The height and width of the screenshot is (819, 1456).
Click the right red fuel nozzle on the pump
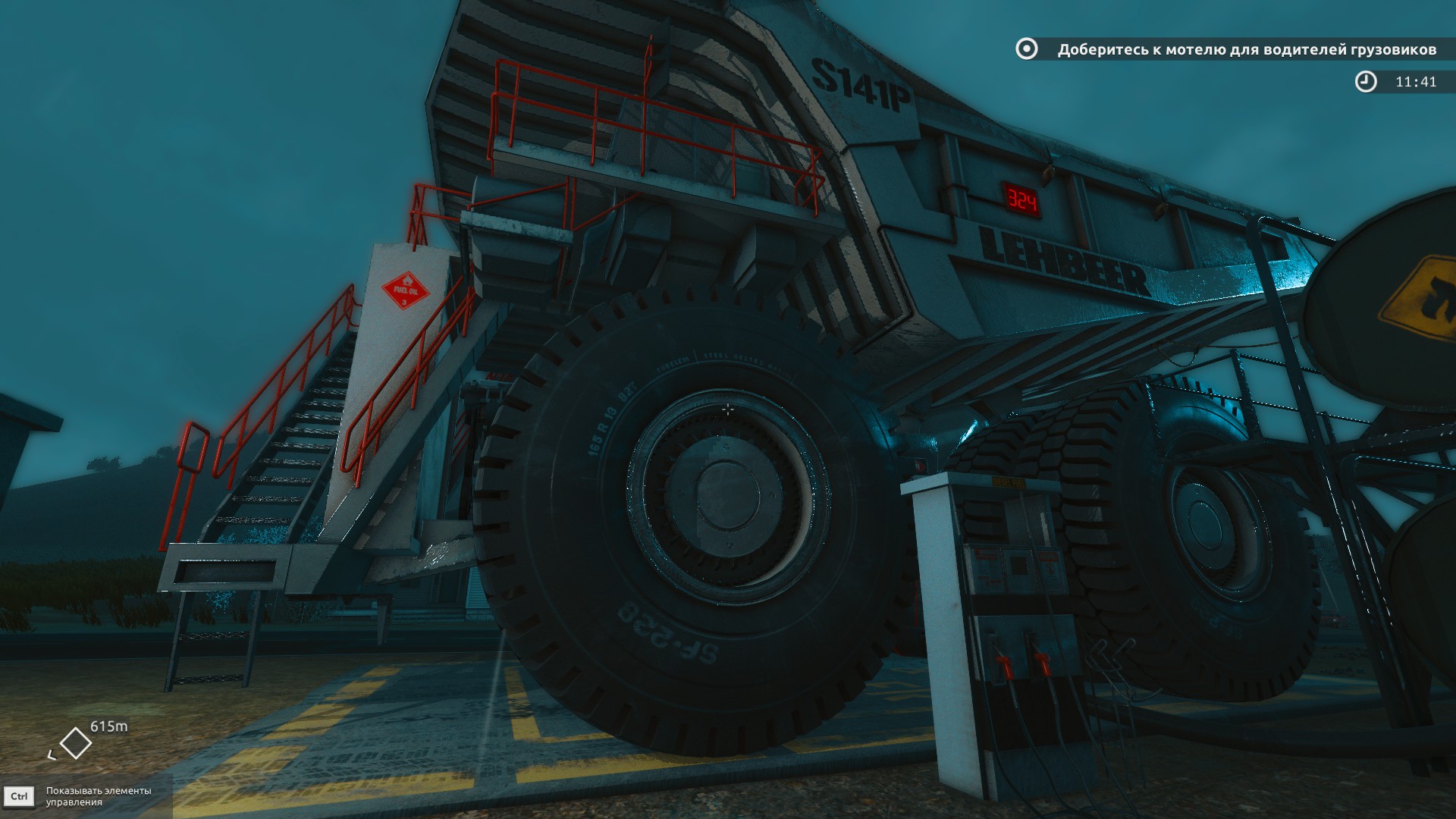pos(1044,662)
